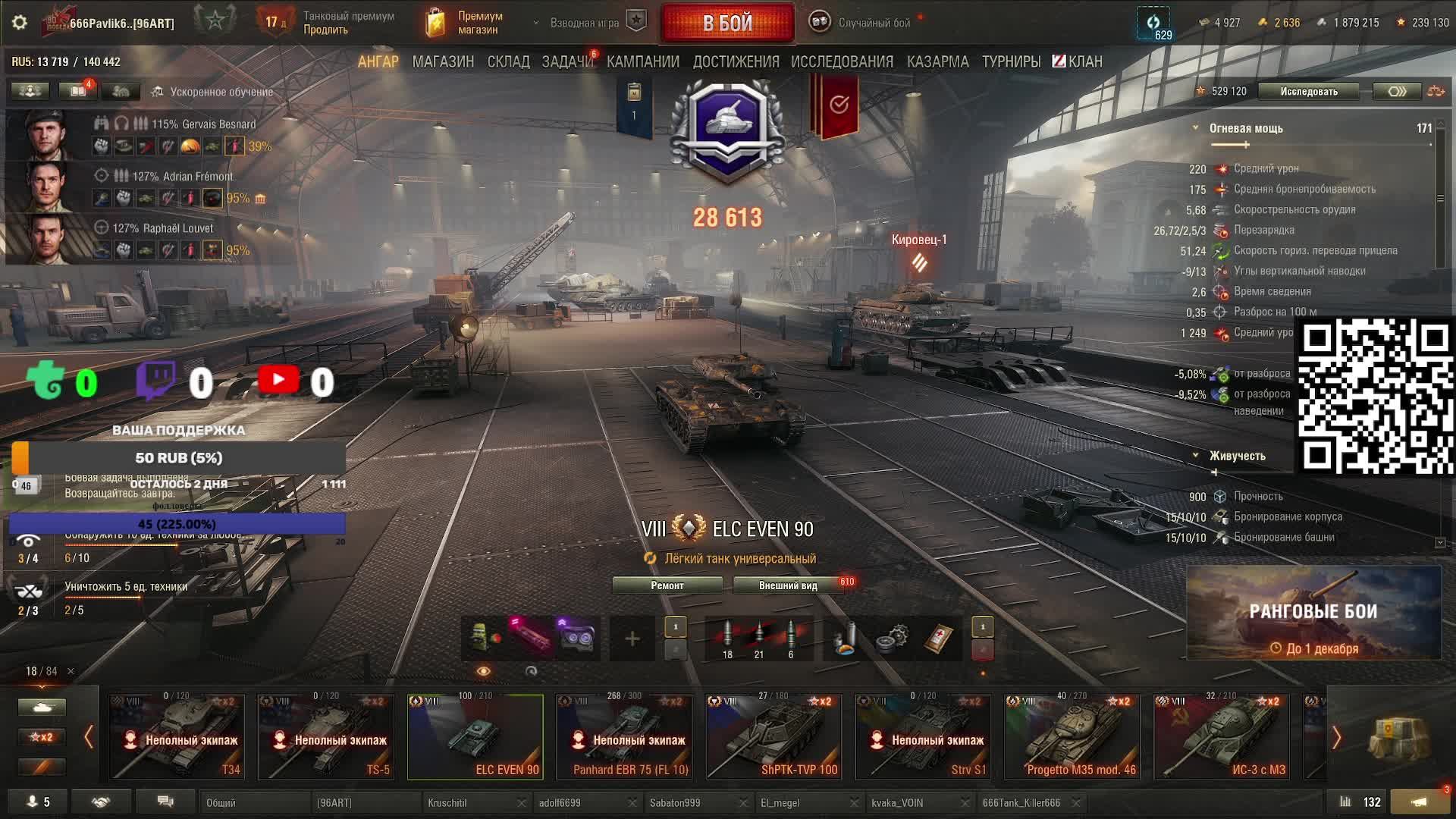The height and width of the screenshot is (819, 1456).
Task: Go to the ИССЛЕДОВАНИЯ tab
Action: click(x=842, y=61)
